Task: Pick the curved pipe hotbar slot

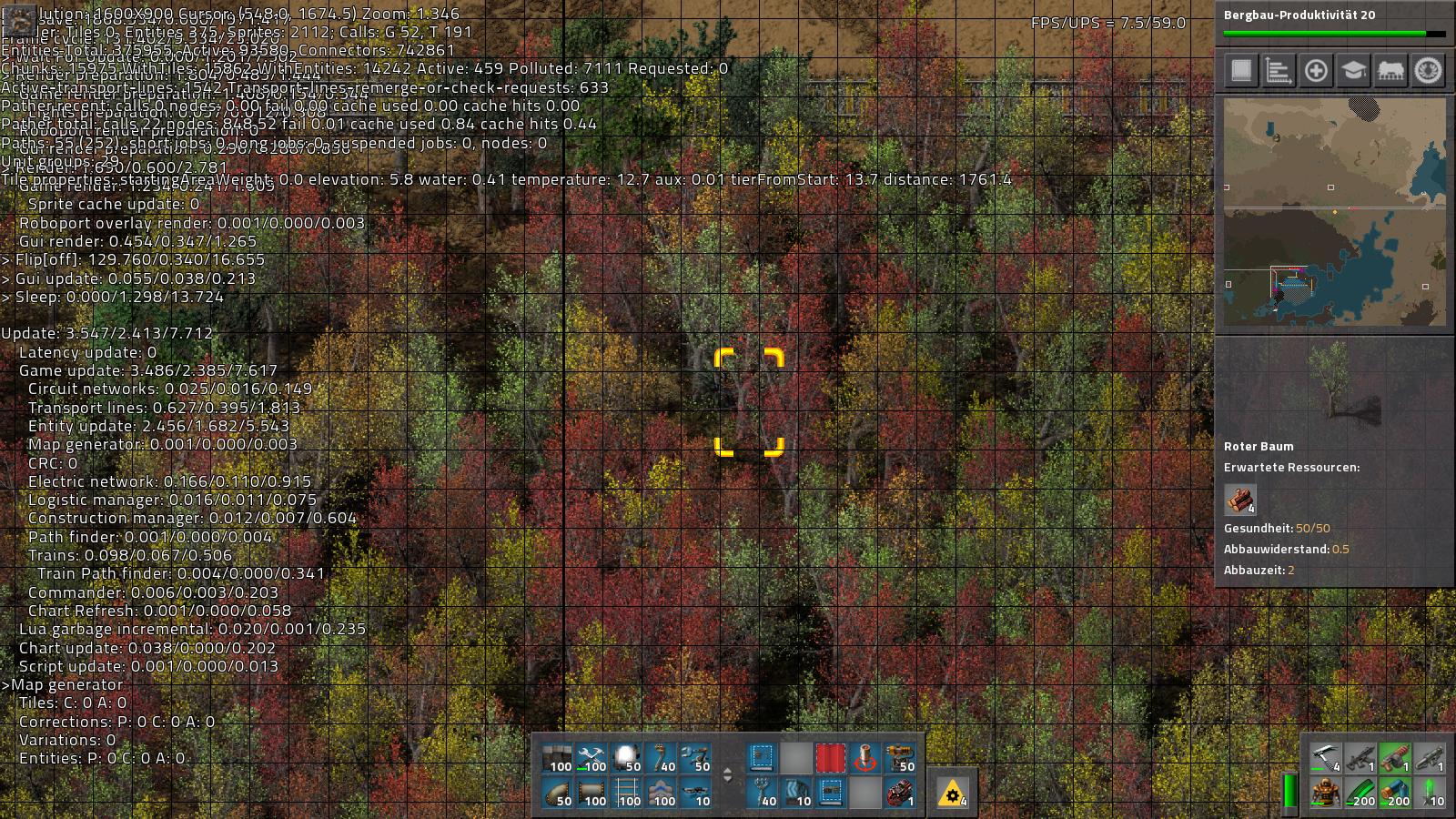Action: click(x=557, y=793)
